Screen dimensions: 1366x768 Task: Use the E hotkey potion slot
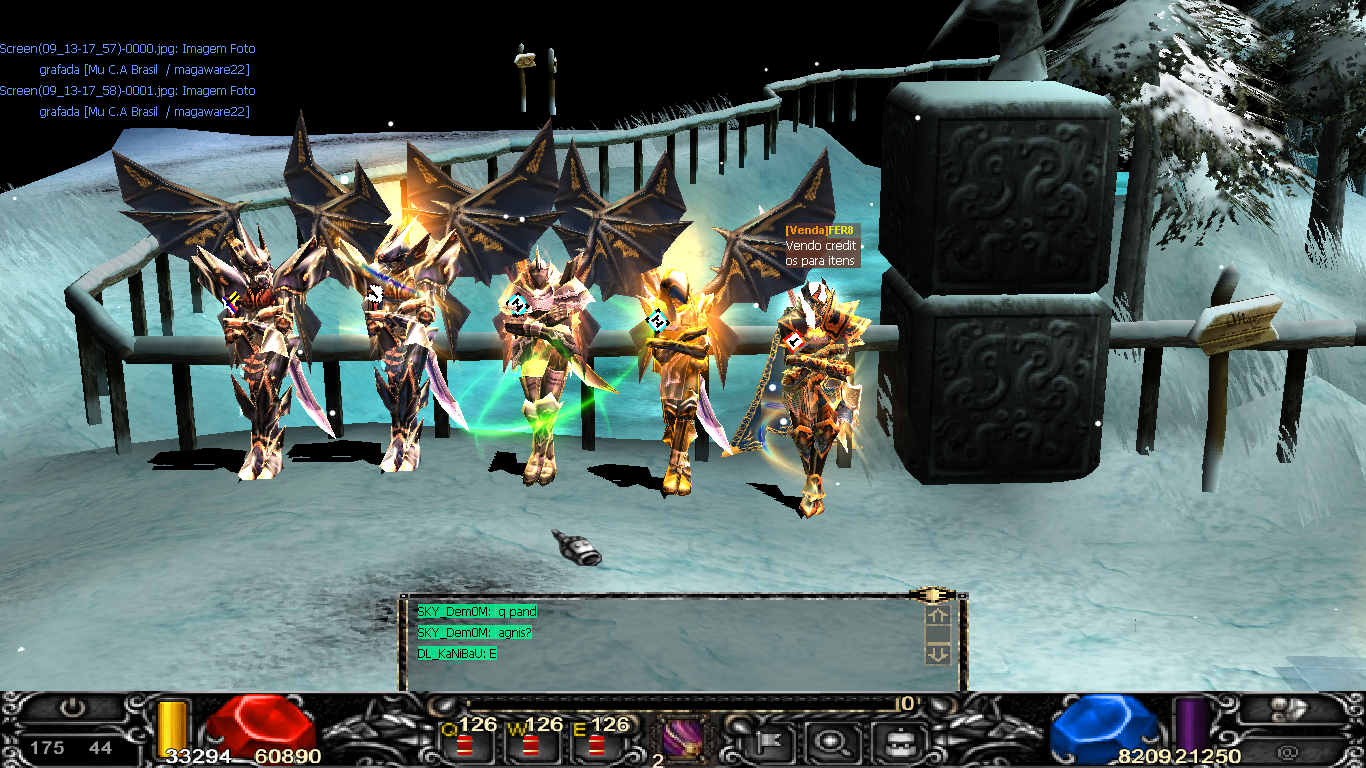pyautogui.click(x=596, y=744)
